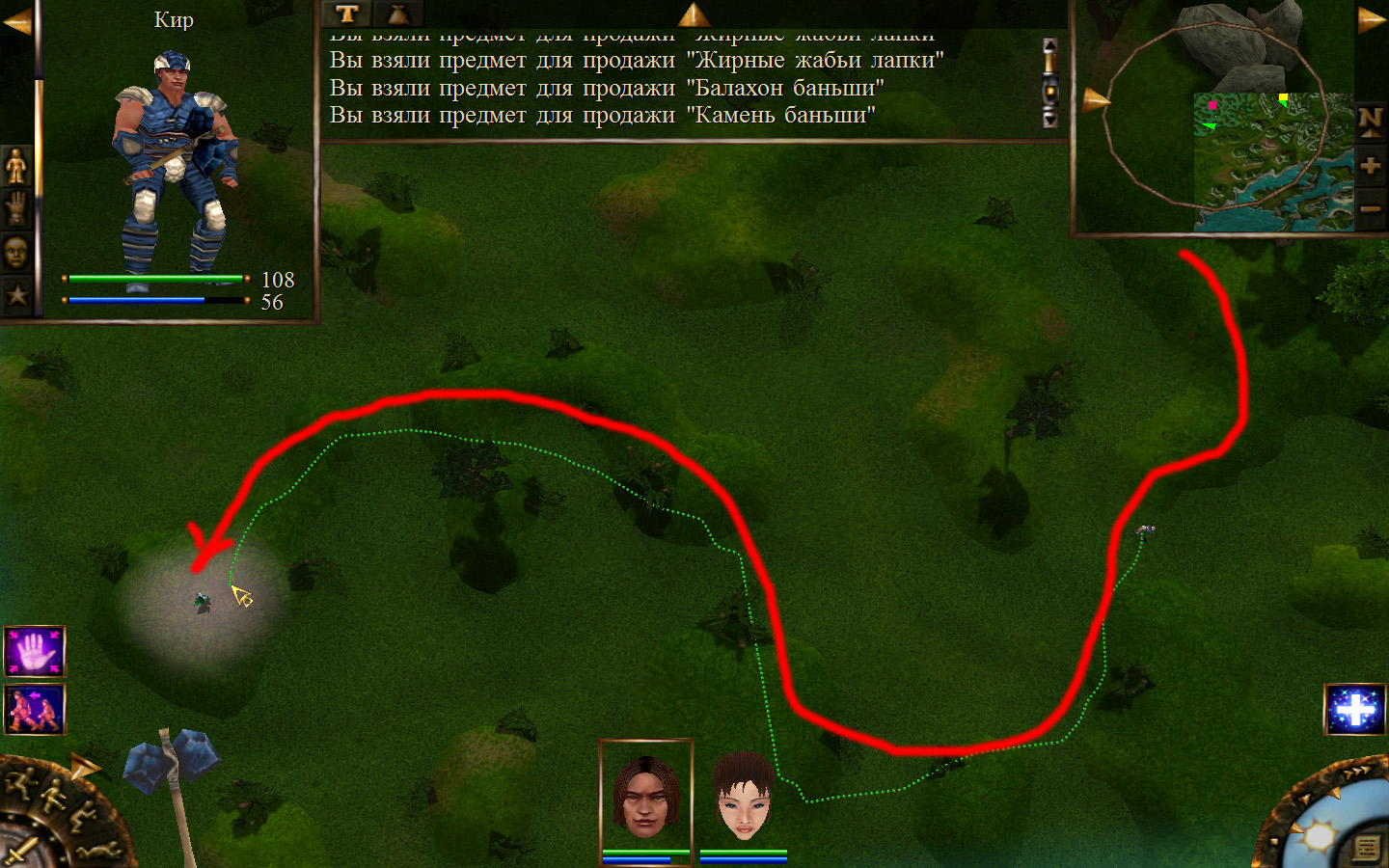This screenshot has width=1389, height=868.
Task: Cast the blue glowing cross spell icon
Action: point(1355,710)
